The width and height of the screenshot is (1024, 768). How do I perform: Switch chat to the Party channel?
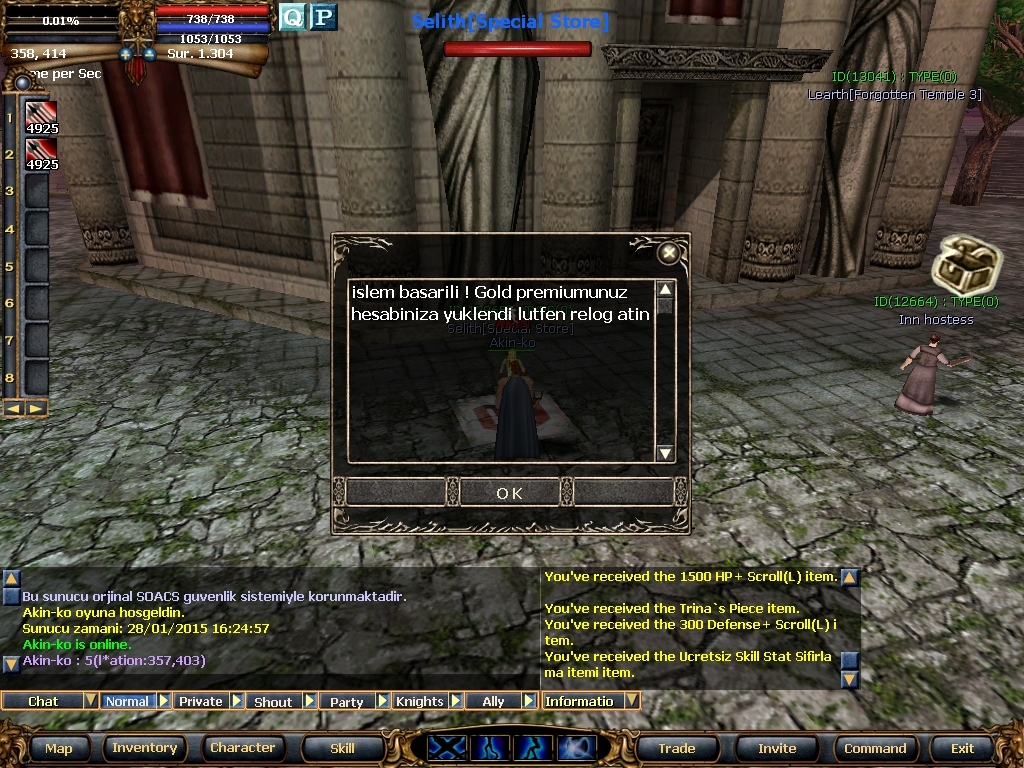347,701
